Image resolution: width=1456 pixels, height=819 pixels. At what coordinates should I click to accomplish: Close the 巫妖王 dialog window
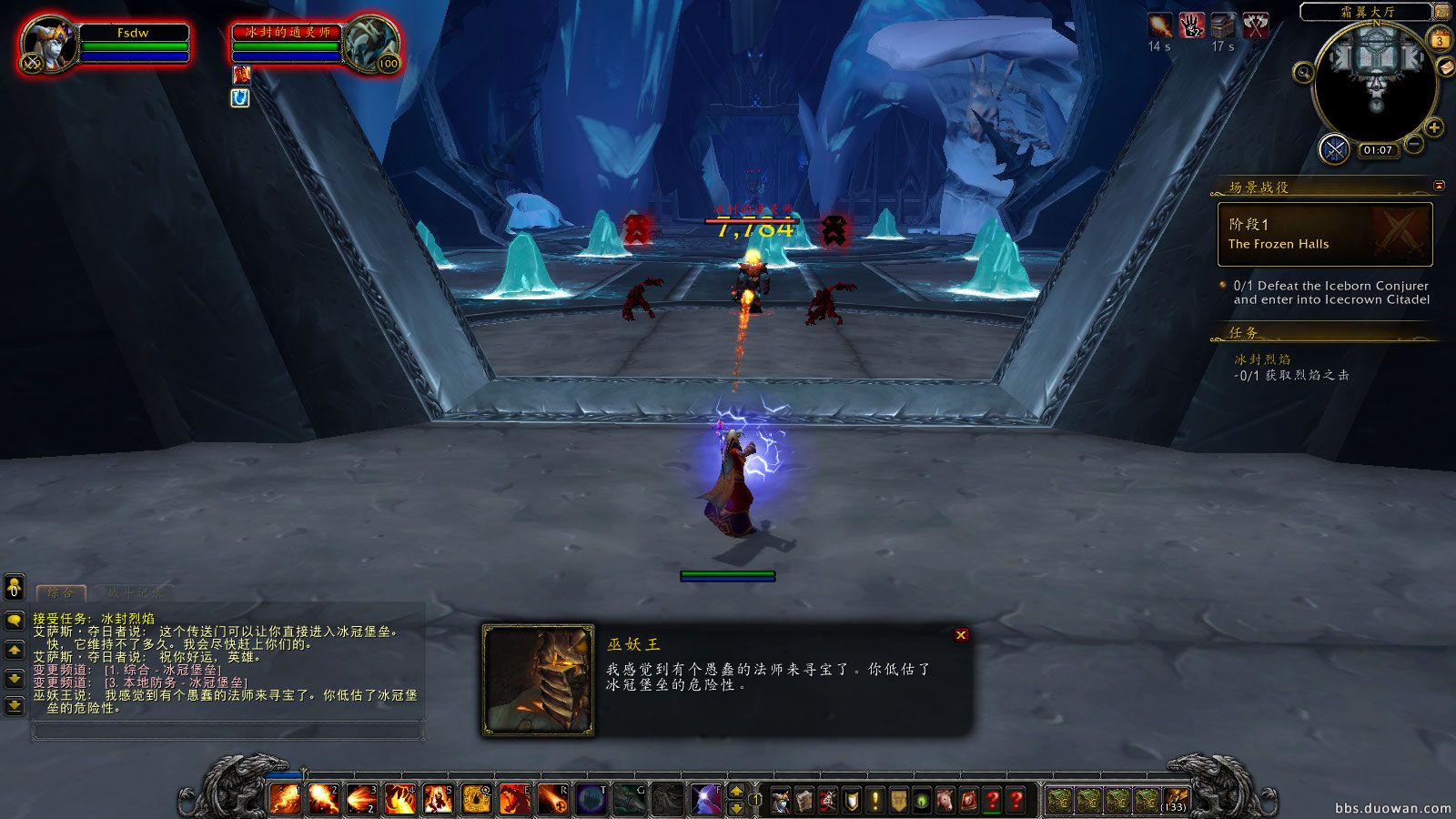(962, 635)
